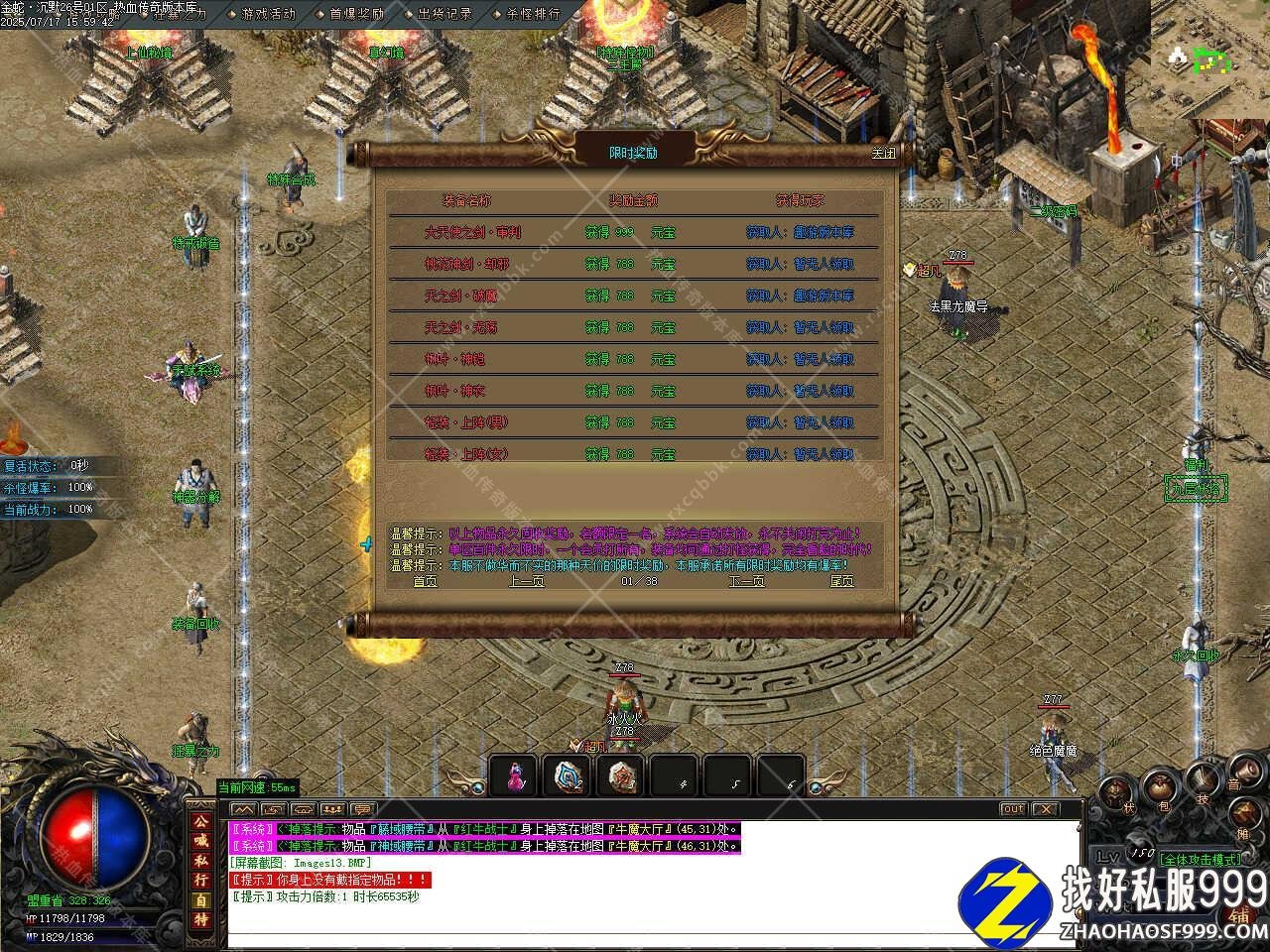
Task: Open the 杀怪排行 ranking menu
Action: (533, 14)
